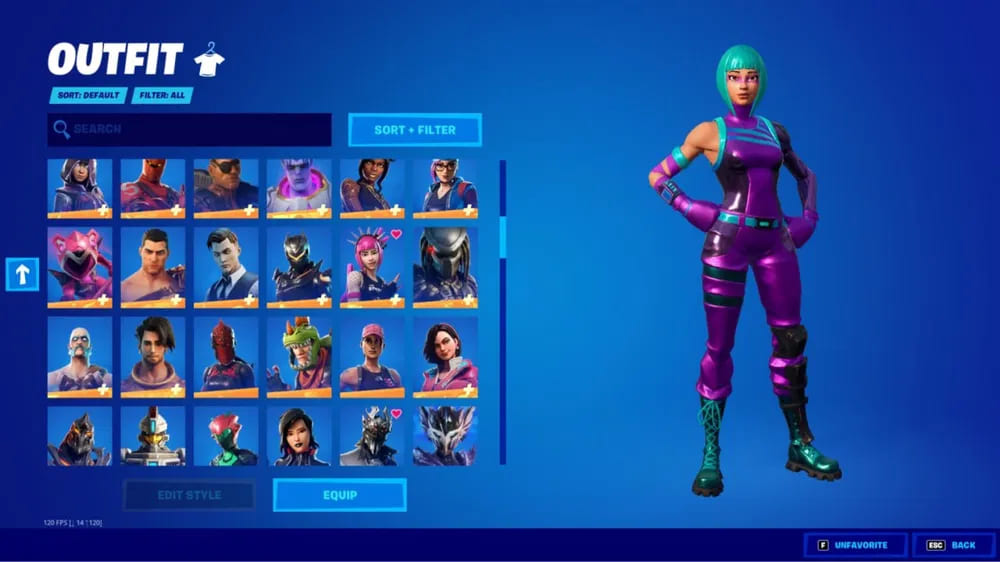The image size is (1000, 562).
Task: Pick the purple-faced glowing collar outfit
Action: (299, 187)
